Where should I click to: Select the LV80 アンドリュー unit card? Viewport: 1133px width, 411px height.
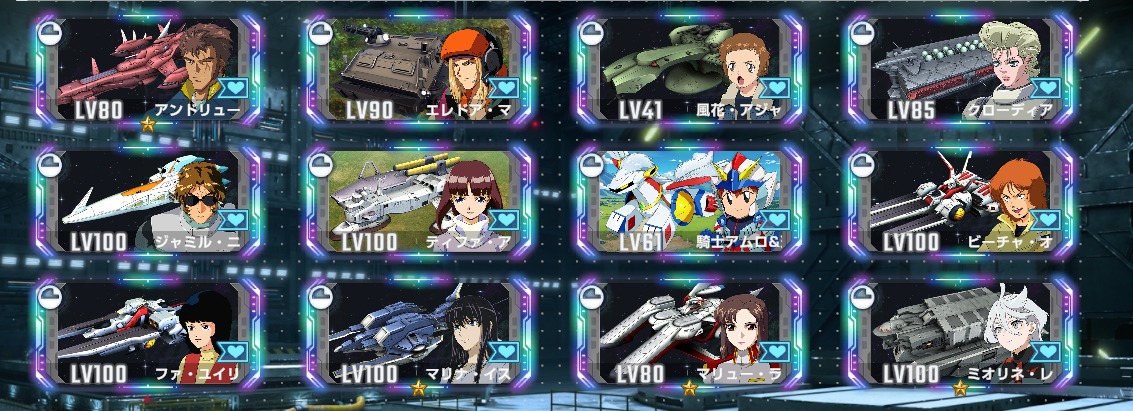point(148,68)
